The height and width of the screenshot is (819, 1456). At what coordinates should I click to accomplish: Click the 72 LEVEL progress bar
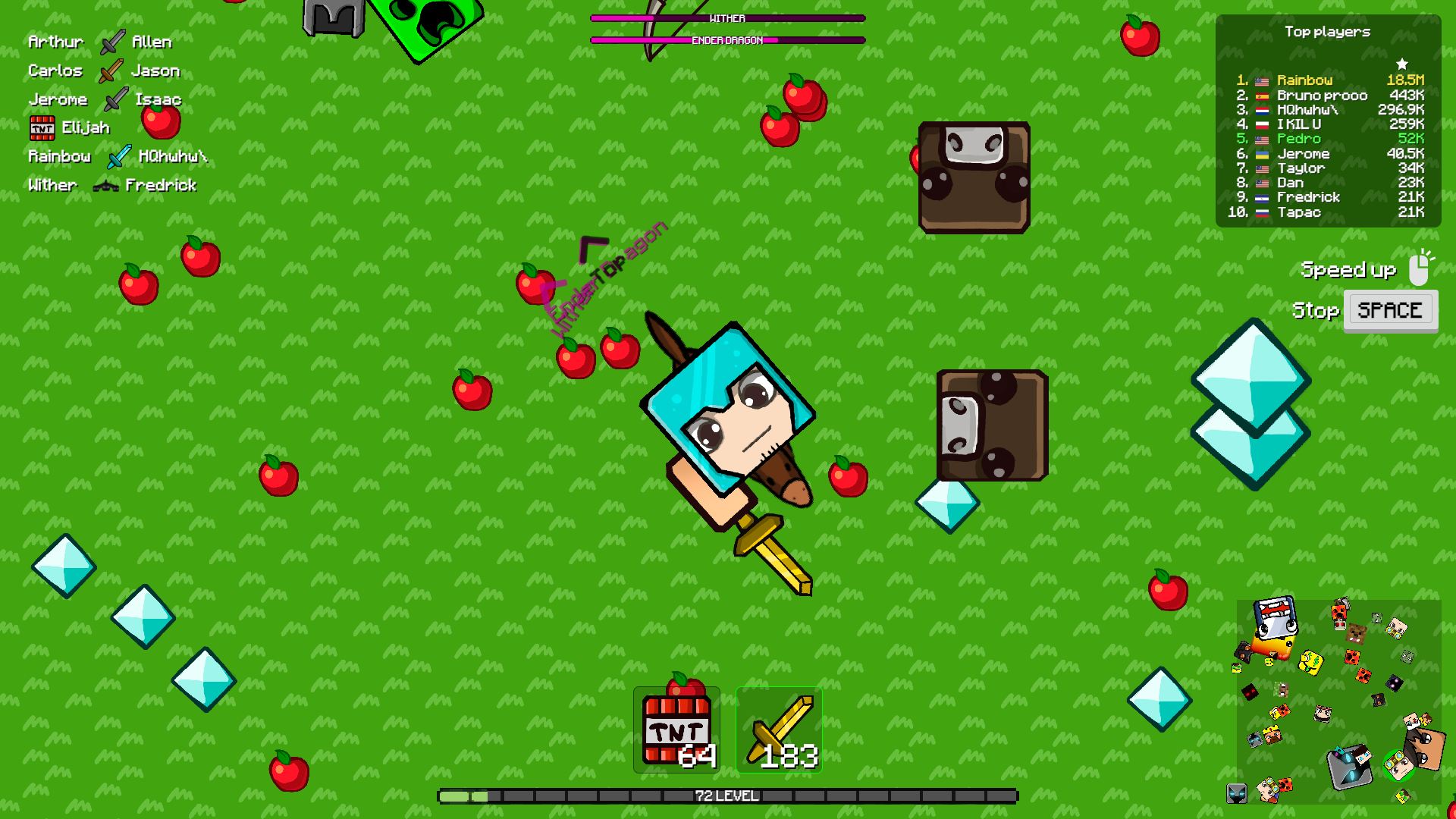click(x=728, y=795)
